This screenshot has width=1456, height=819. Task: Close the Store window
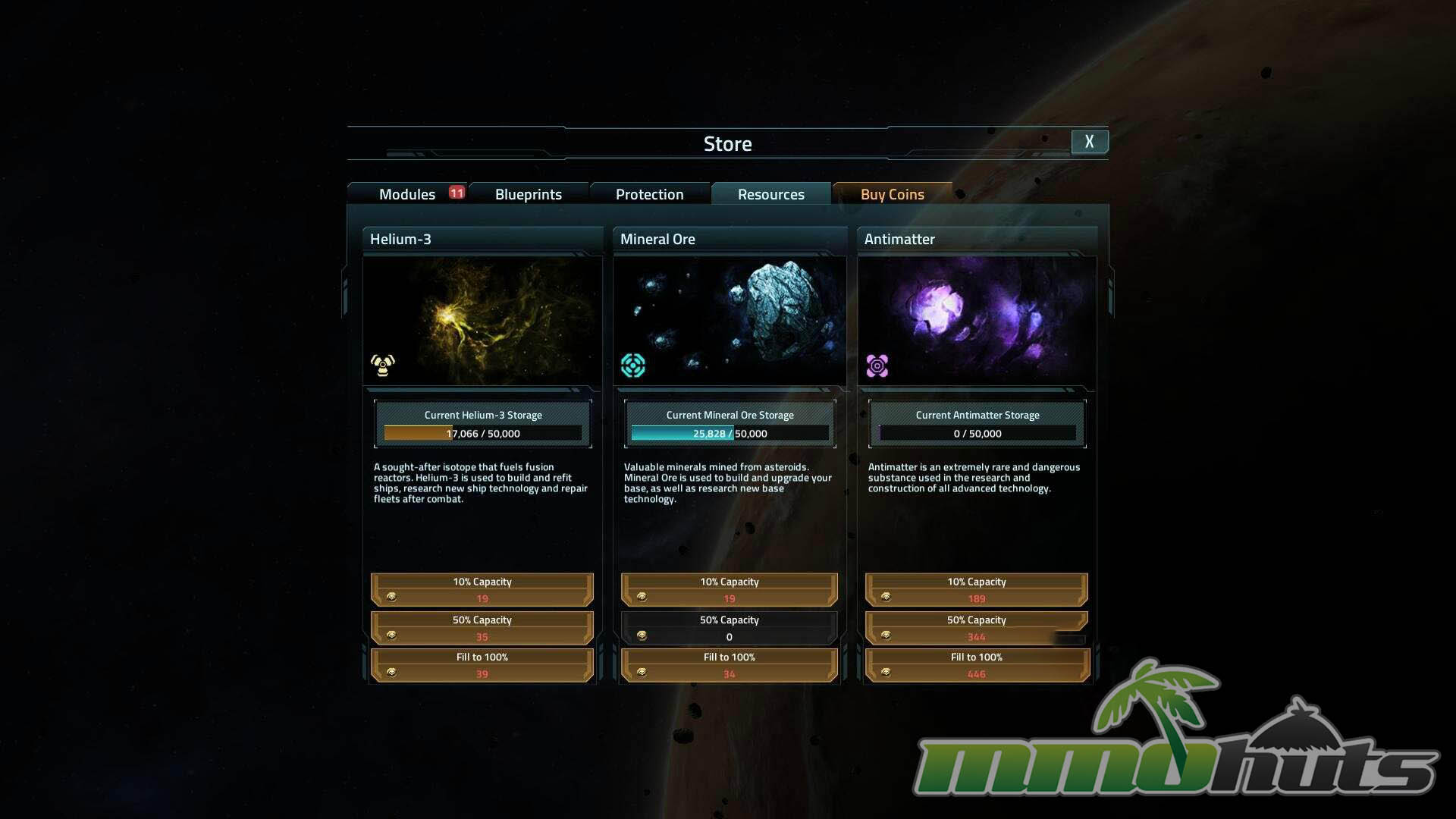tap(1089, 142)
